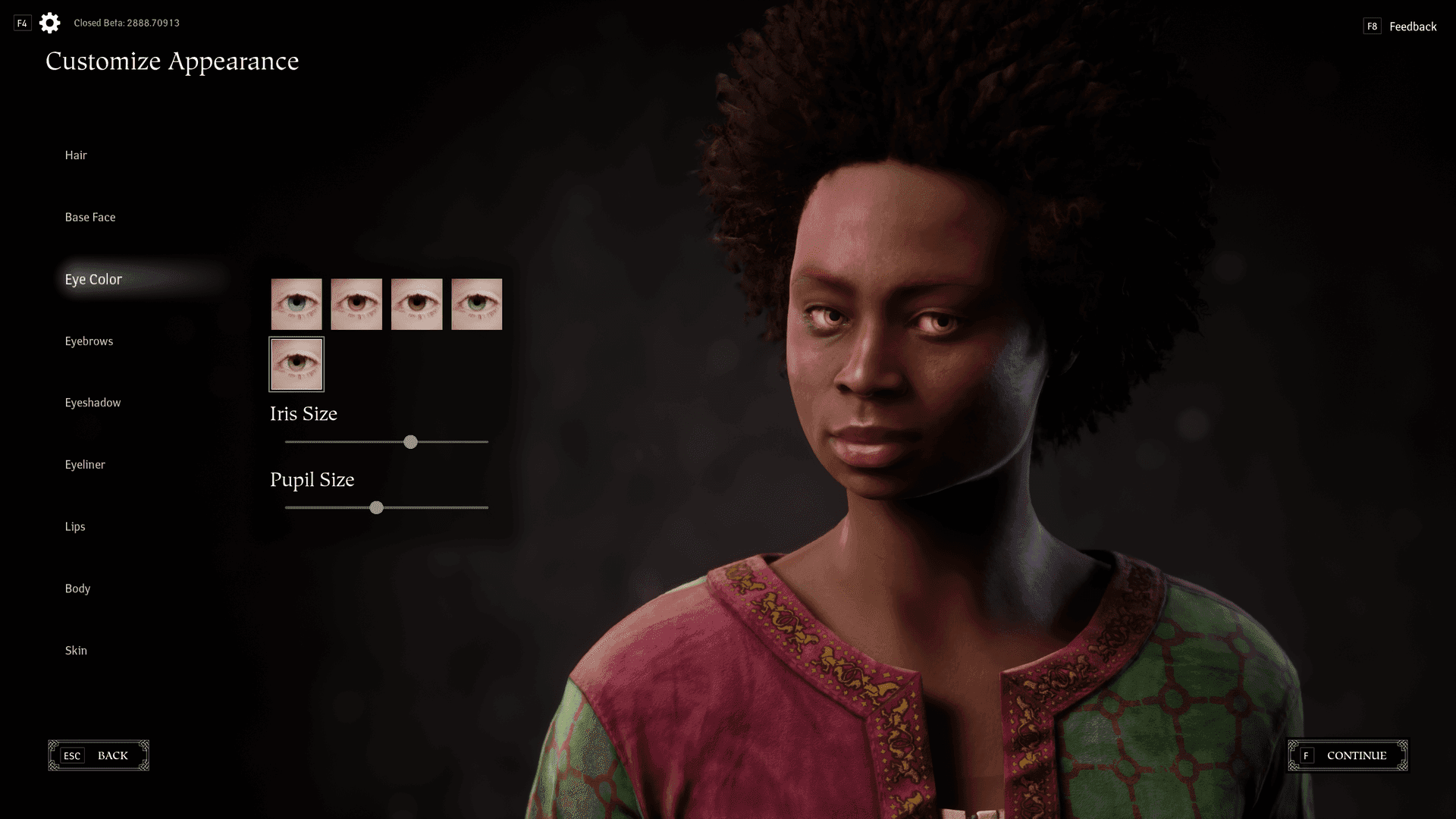Switch to the Body category
The height and width of the screenshot is (819, 1456).
(77, 588)
